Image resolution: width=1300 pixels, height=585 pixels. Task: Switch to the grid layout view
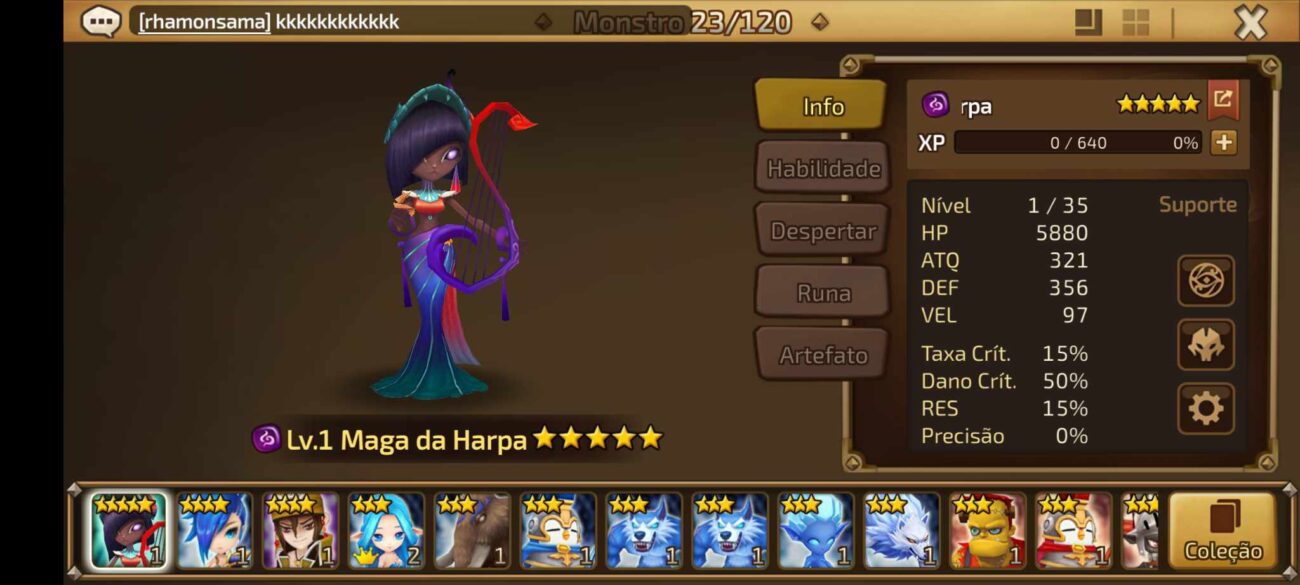1135,22
